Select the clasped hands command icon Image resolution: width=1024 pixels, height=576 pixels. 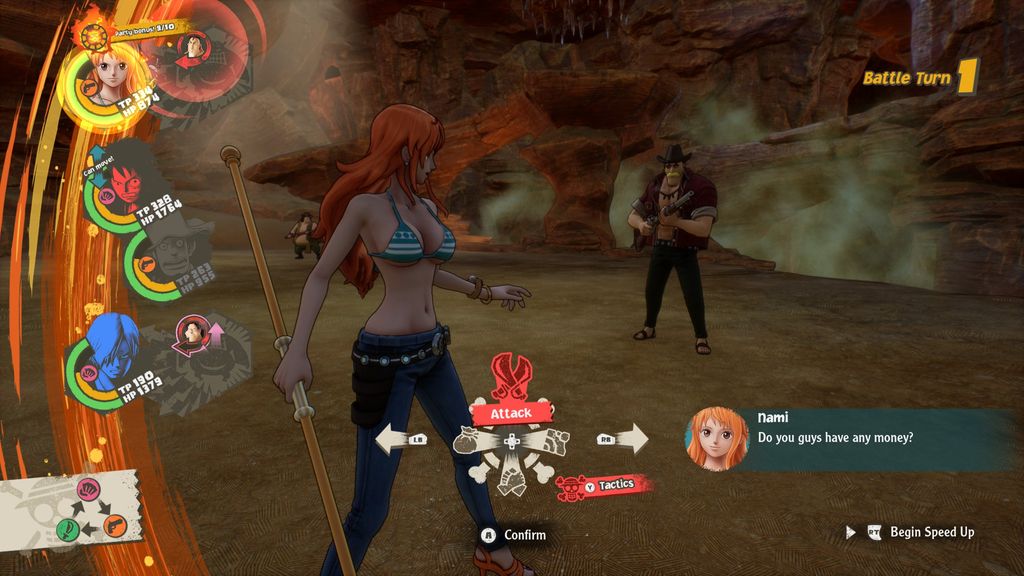[511, 478]
